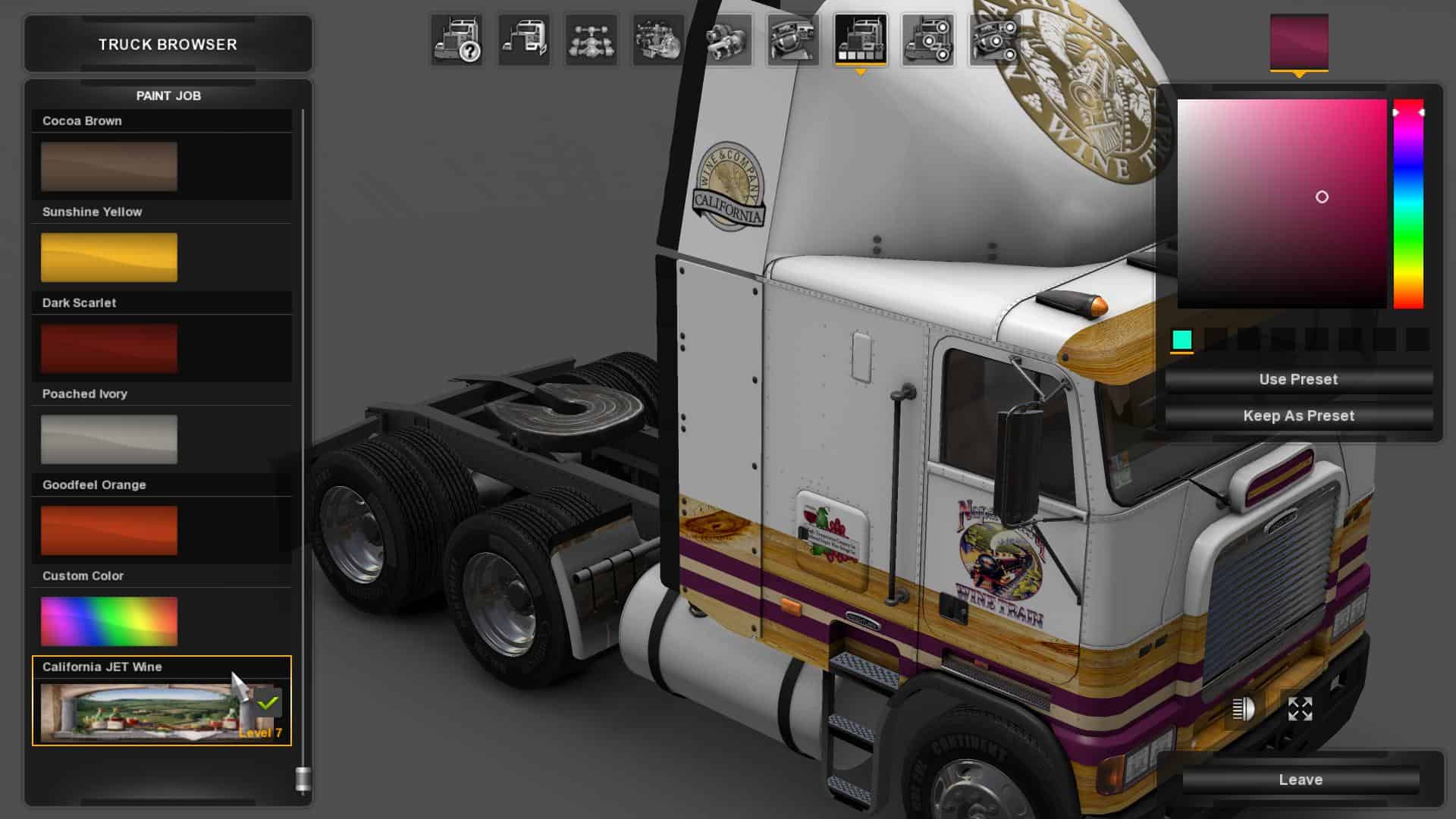
Task: Pick a shade in the saturation square
Action: point(1282,203)
